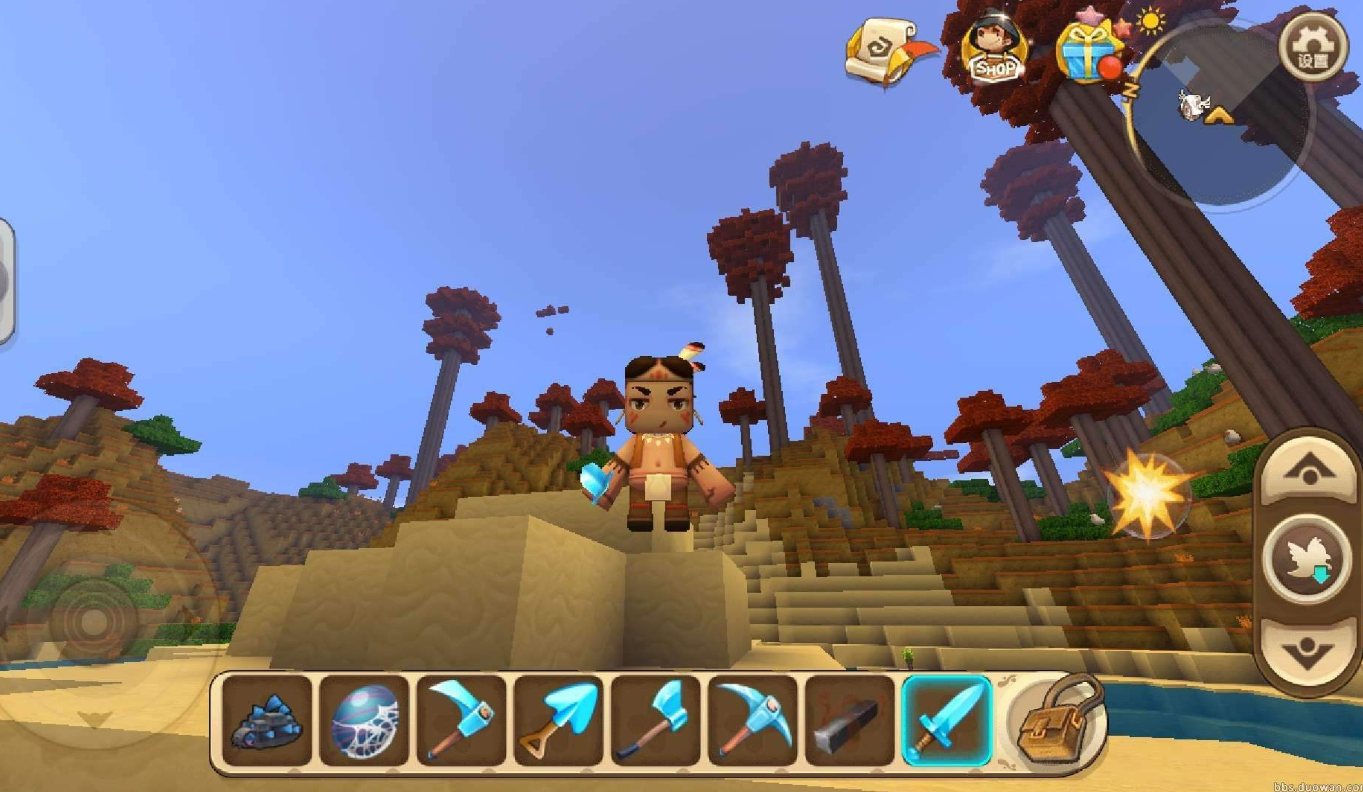The width and height of the screenshot is (1363, 792).
Task: Select the diamond sword hotbar slot
Action: (946, 720)
